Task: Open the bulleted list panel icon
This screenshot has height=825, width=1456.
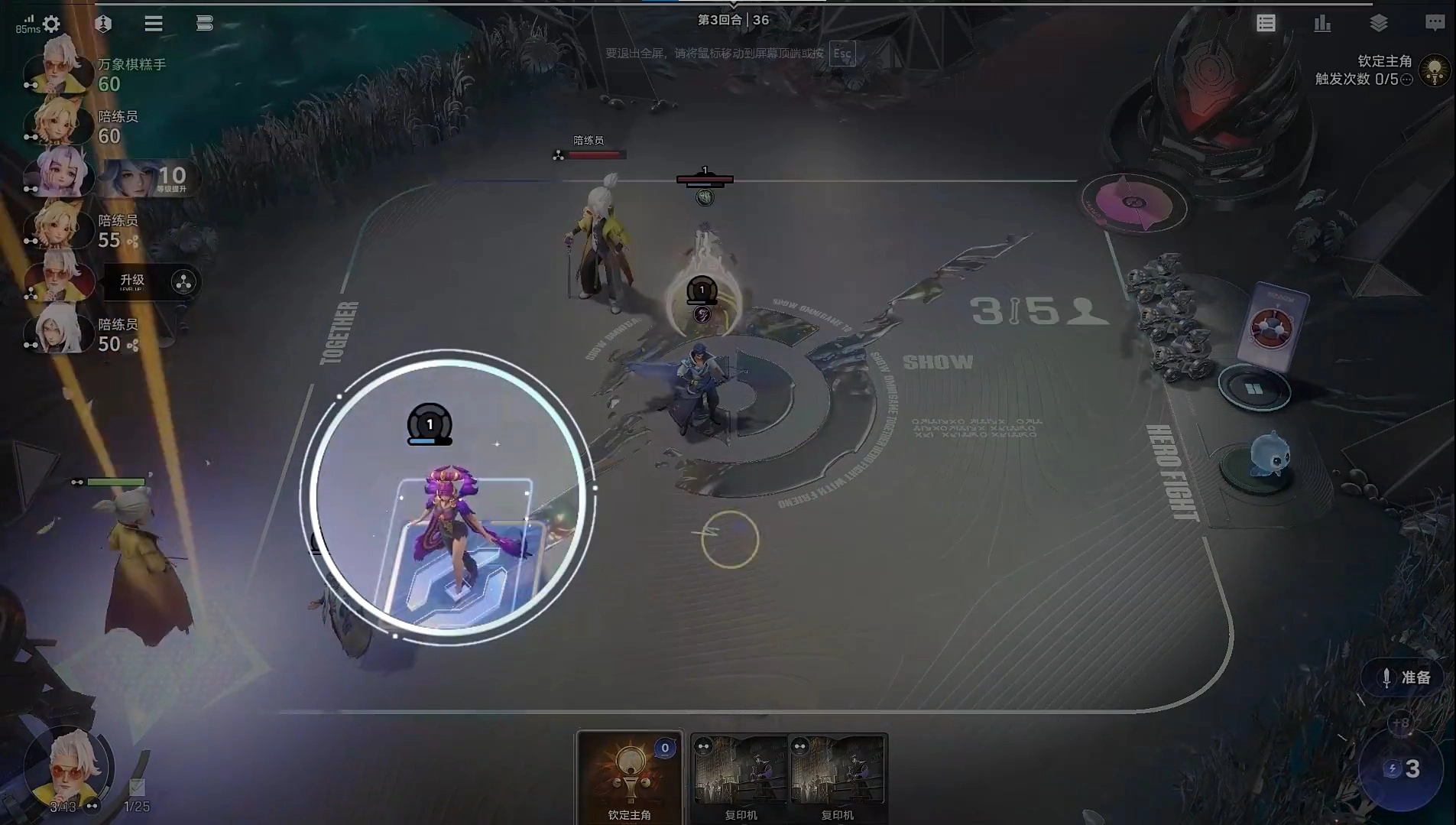Action: coord(1266,24)
